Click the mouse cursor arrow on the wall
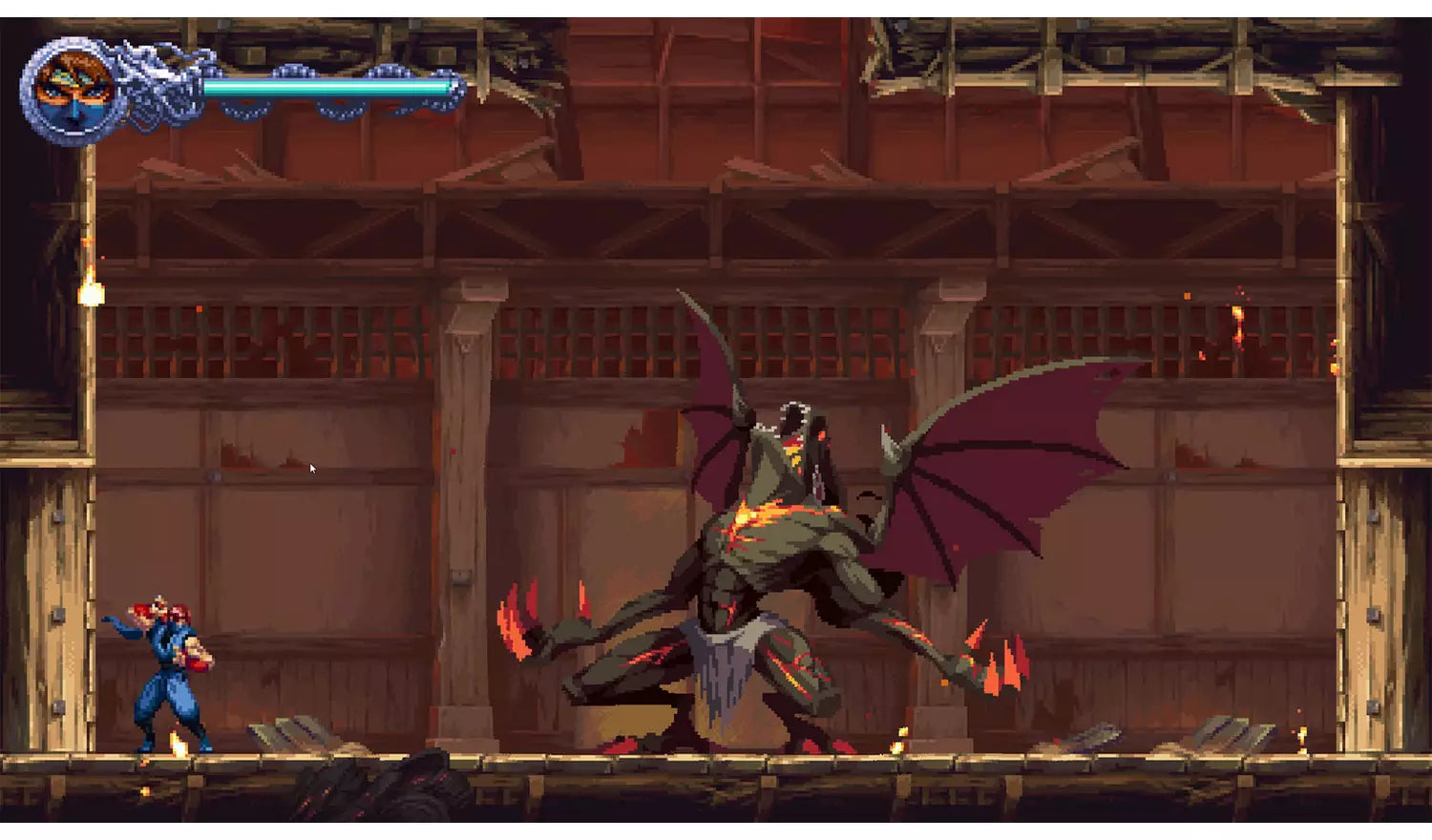The height and width of the screenshot is (840, 1432). (312, 468)
